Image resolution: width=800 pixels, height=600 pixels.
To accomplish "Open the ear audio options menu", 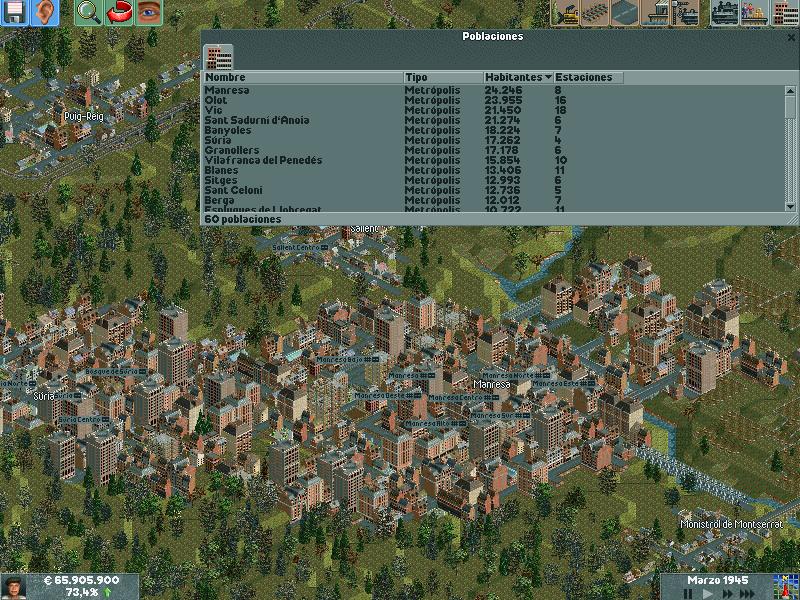I will (x=45, y=13).
